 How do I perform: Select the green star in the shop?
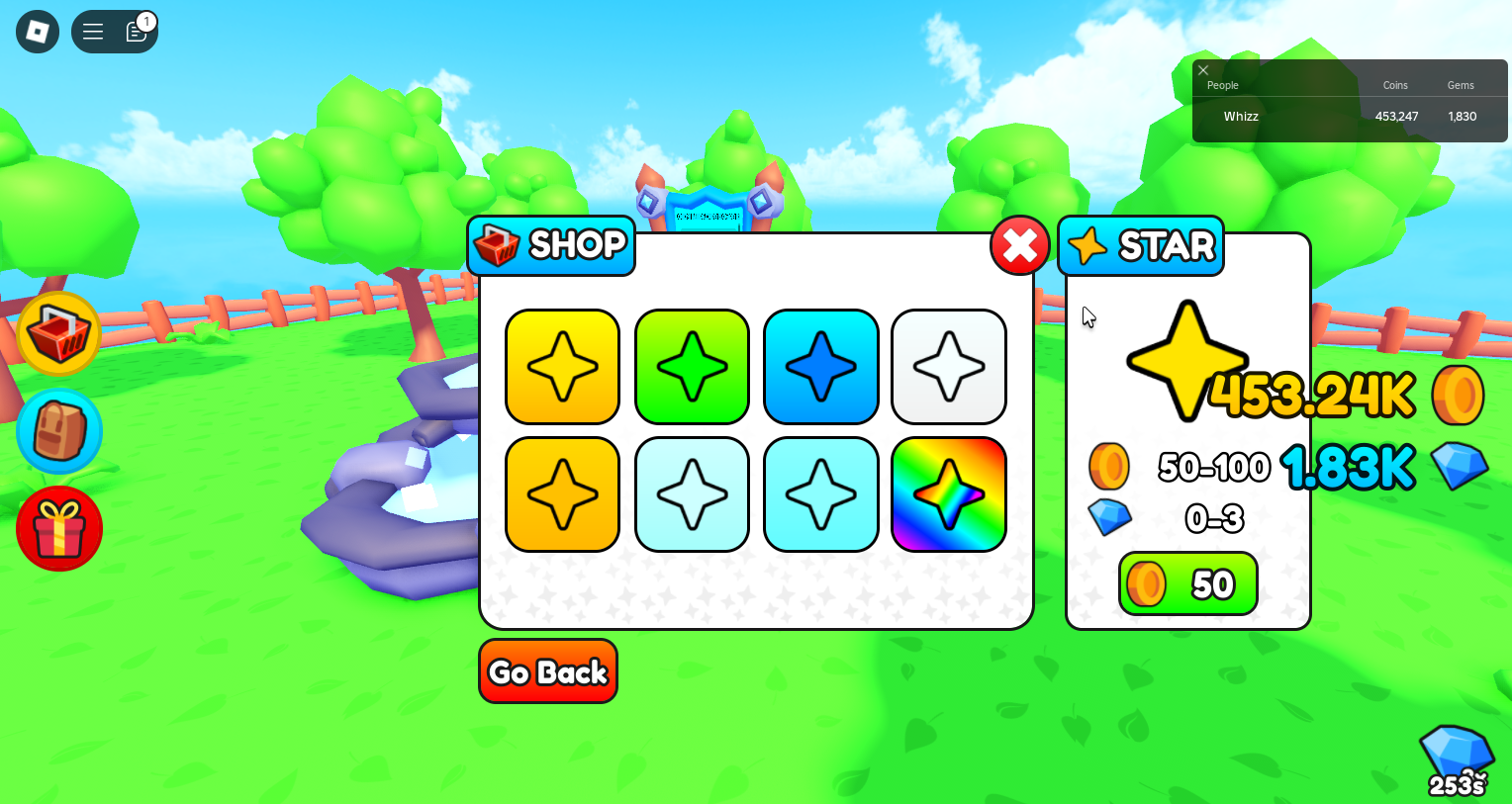tap(691, 366)
